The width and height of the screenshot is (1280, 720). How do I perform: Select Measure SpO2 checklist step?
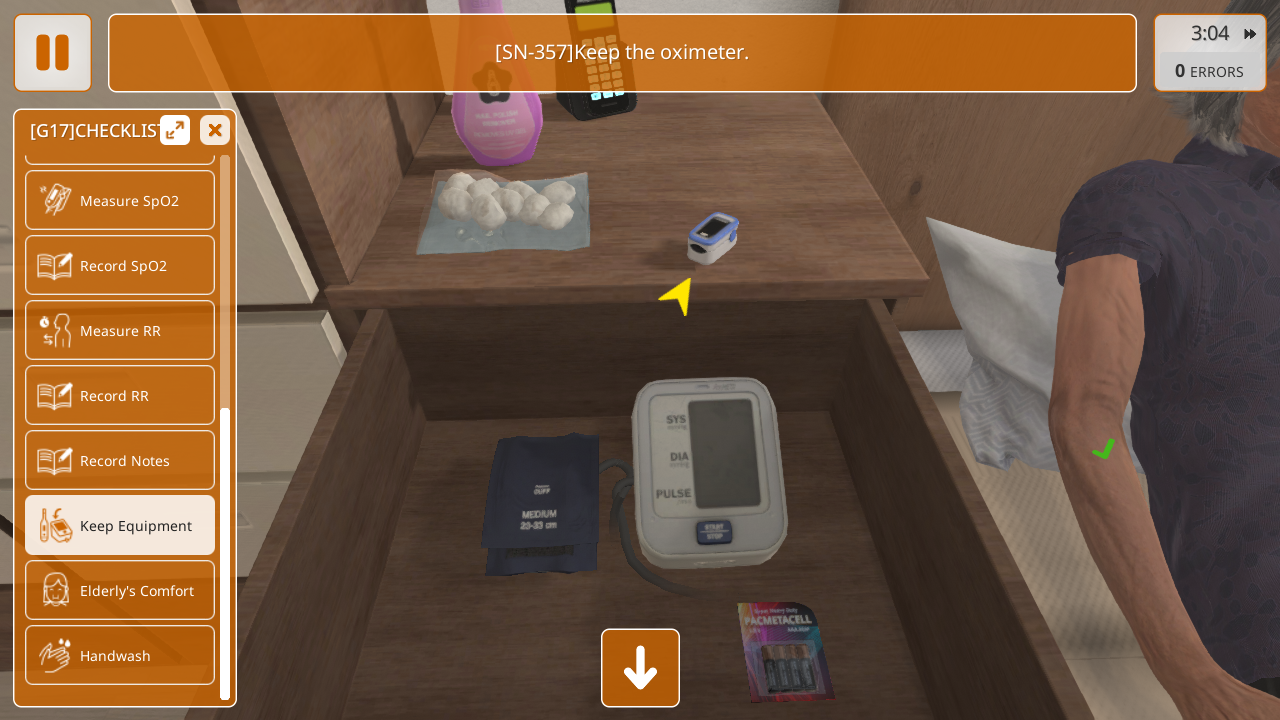[120, 200]
